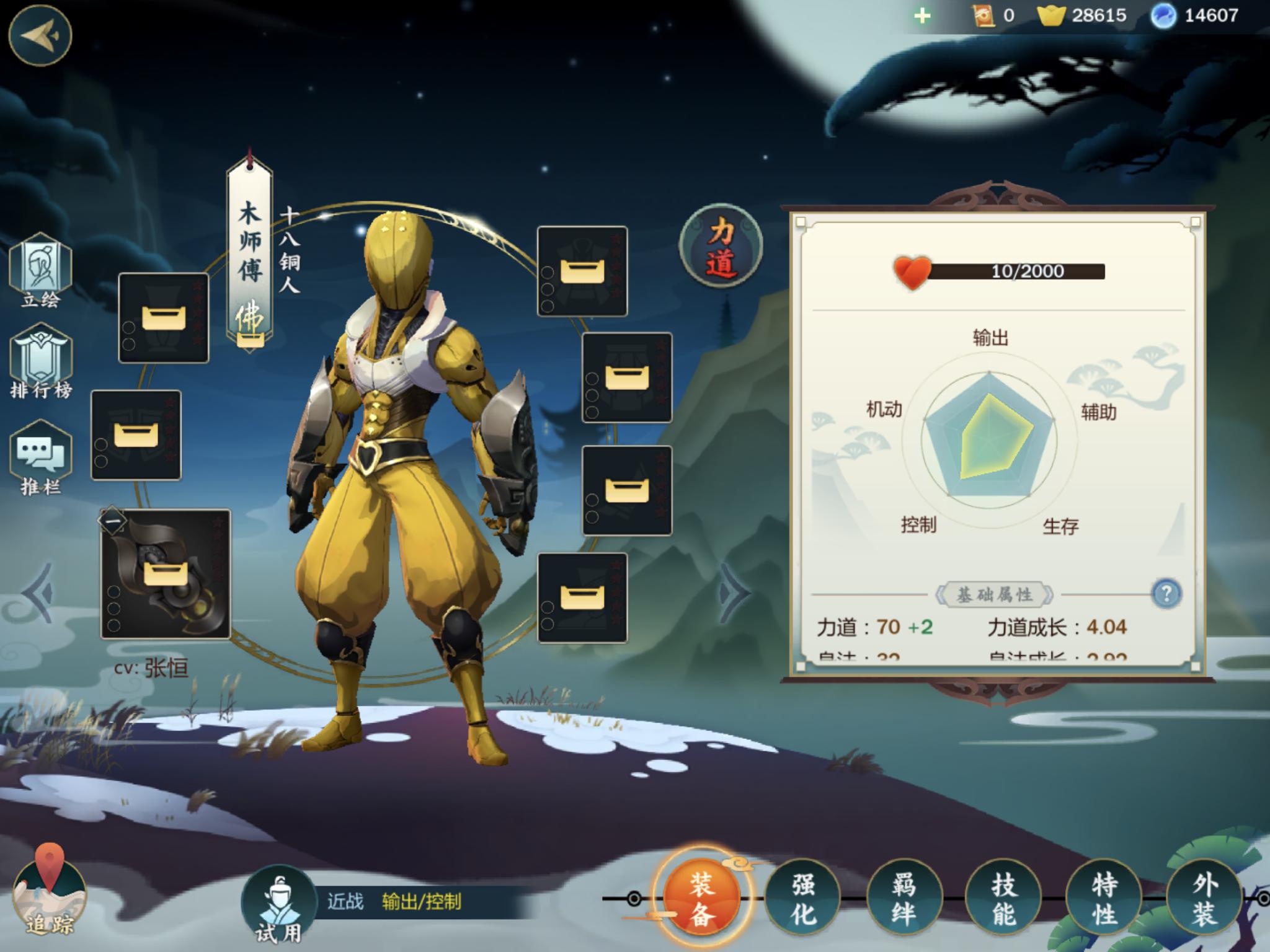Switch to the next hero arrow

[736, 593]
